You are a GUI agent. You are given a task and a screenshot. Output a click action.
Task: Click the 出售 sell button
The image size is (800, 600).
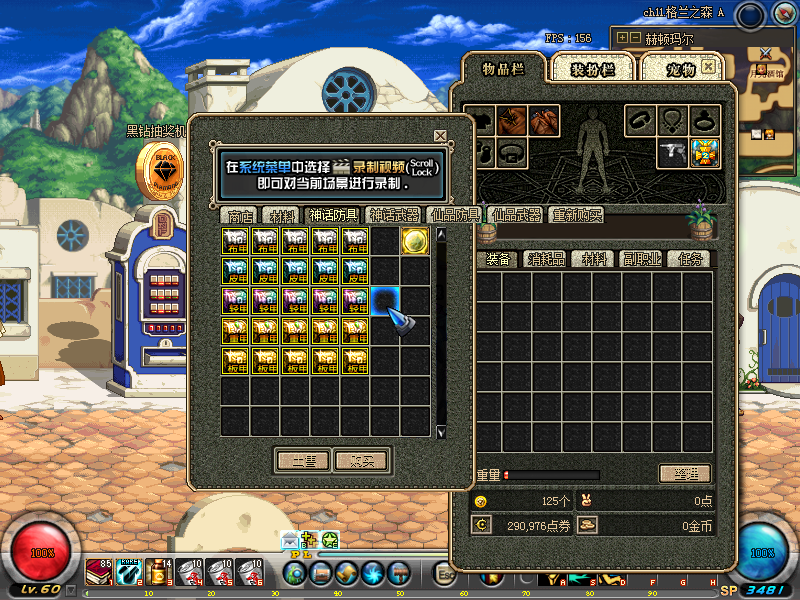304,461
